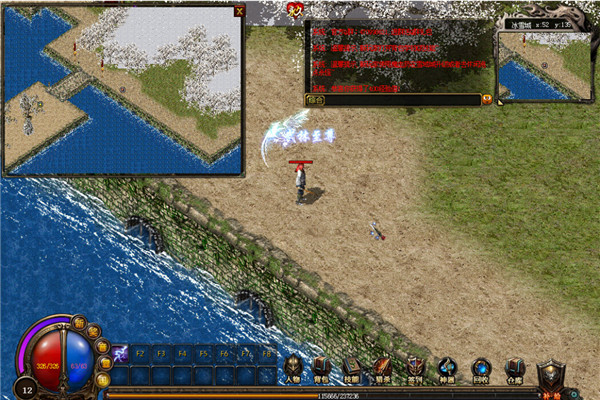Viewport: 600px width, 400px height.
Task: Open the 仓库 warehouse storage
Action: click(513, 369)
